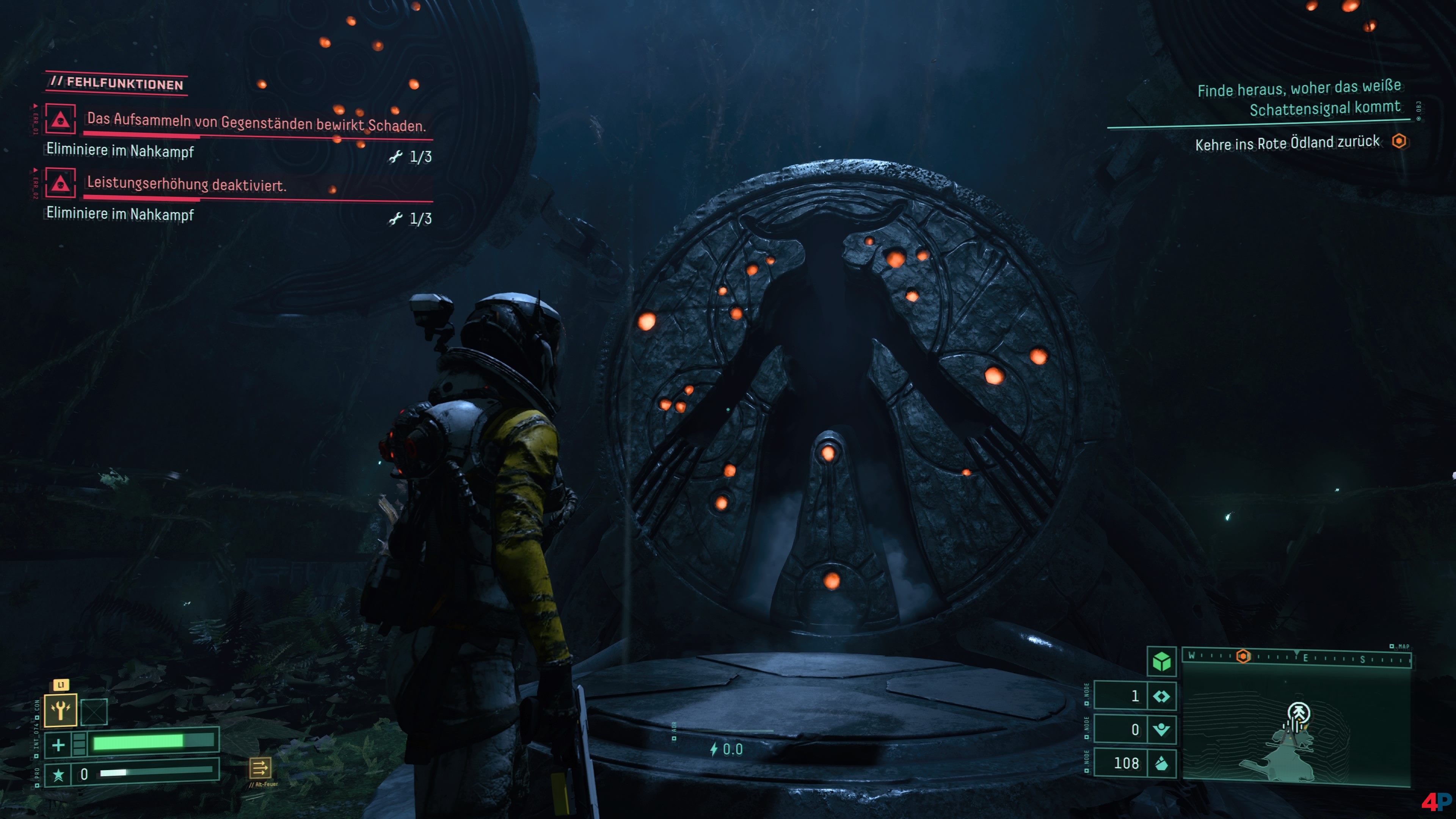This screenshot has width=1456, height=819.
Task: Click the key icon beside counter 1
Action: tap(1161, 697)
